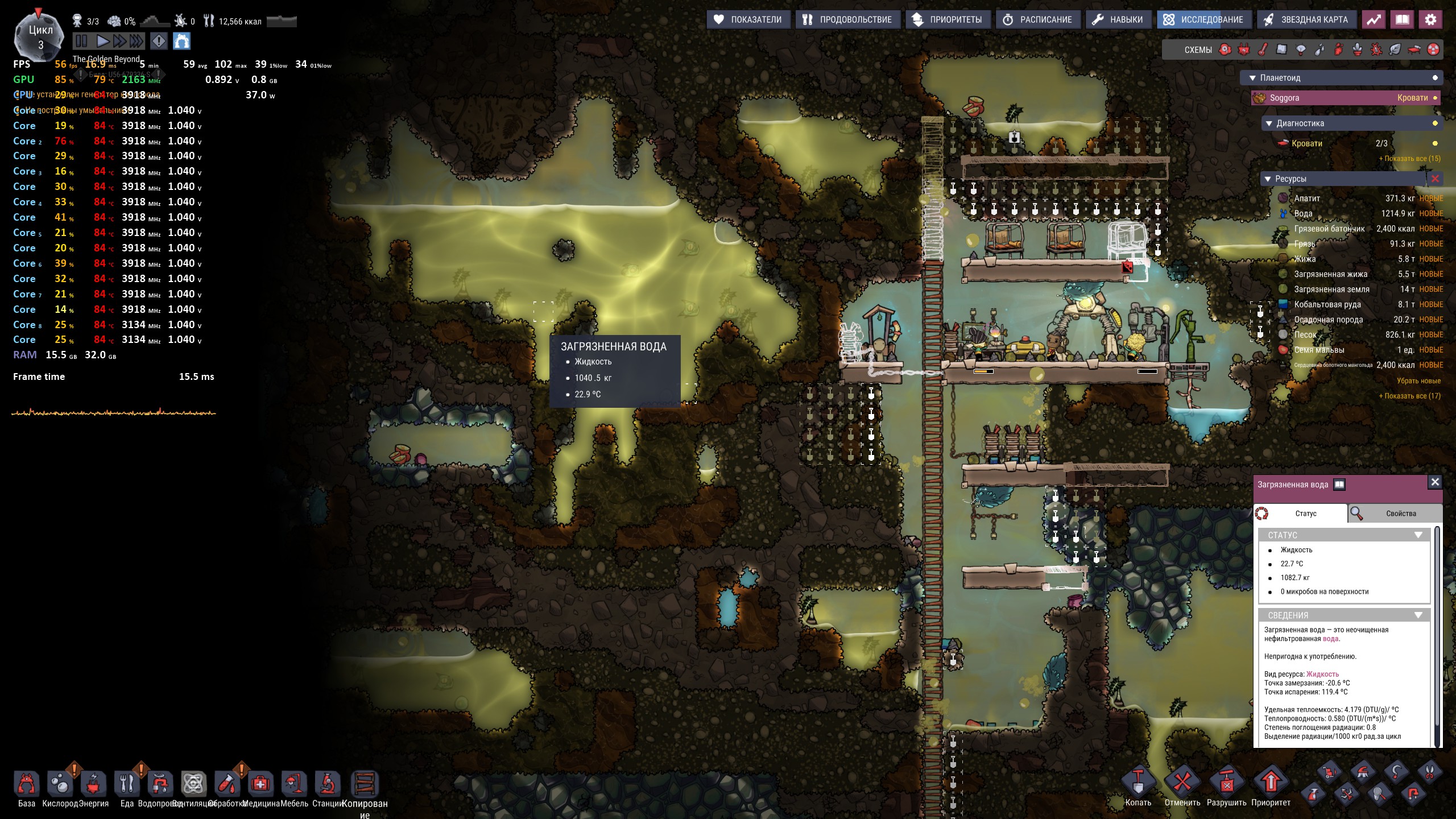
Task: Open the Навыки skills screen
Action: tap(1118, 20)
